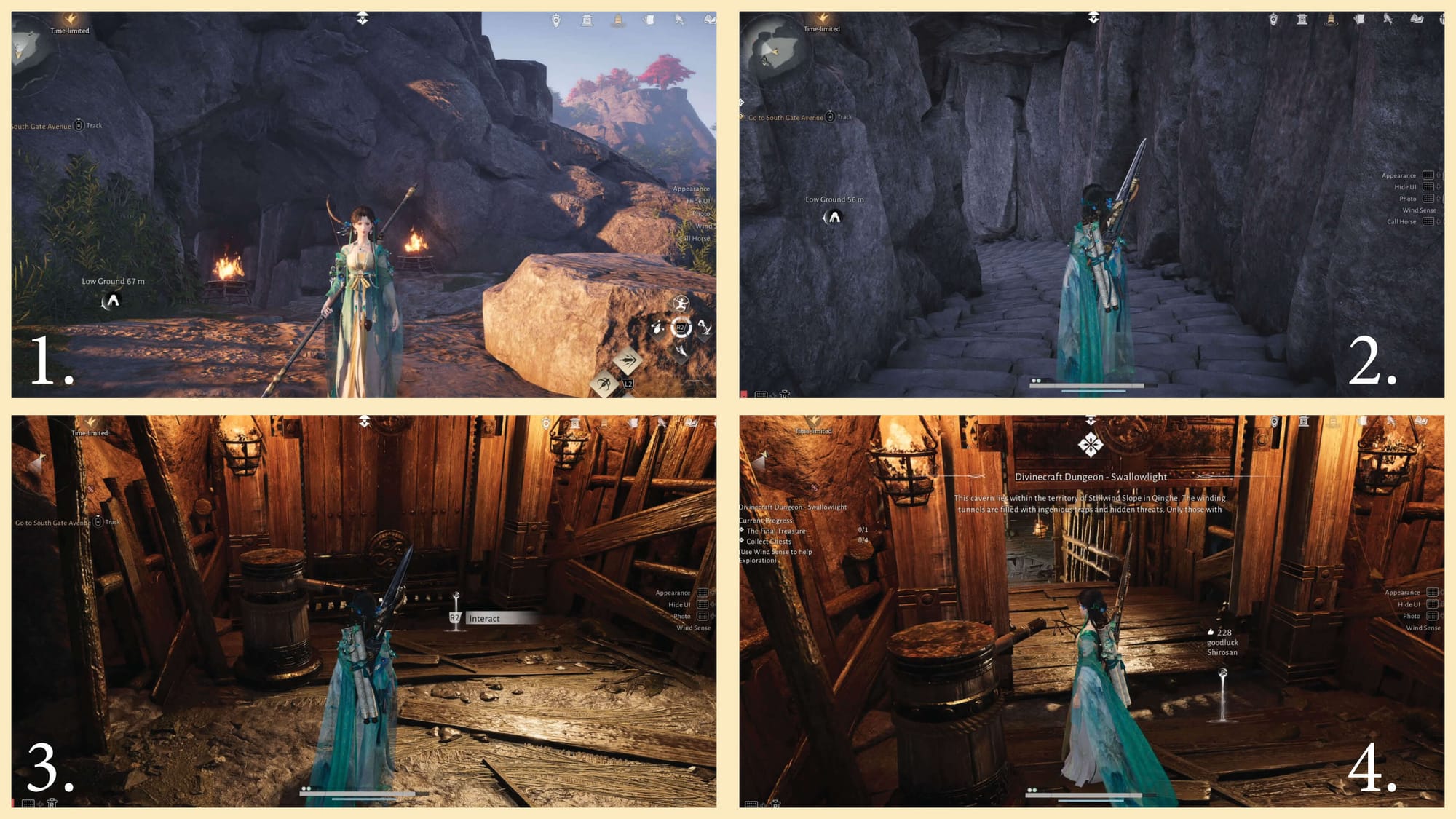This screenshot has width=1456, height=819.
Task: Choose Hide UI in screenshot 3's shortcut list
Action: [x=679, y=605]
